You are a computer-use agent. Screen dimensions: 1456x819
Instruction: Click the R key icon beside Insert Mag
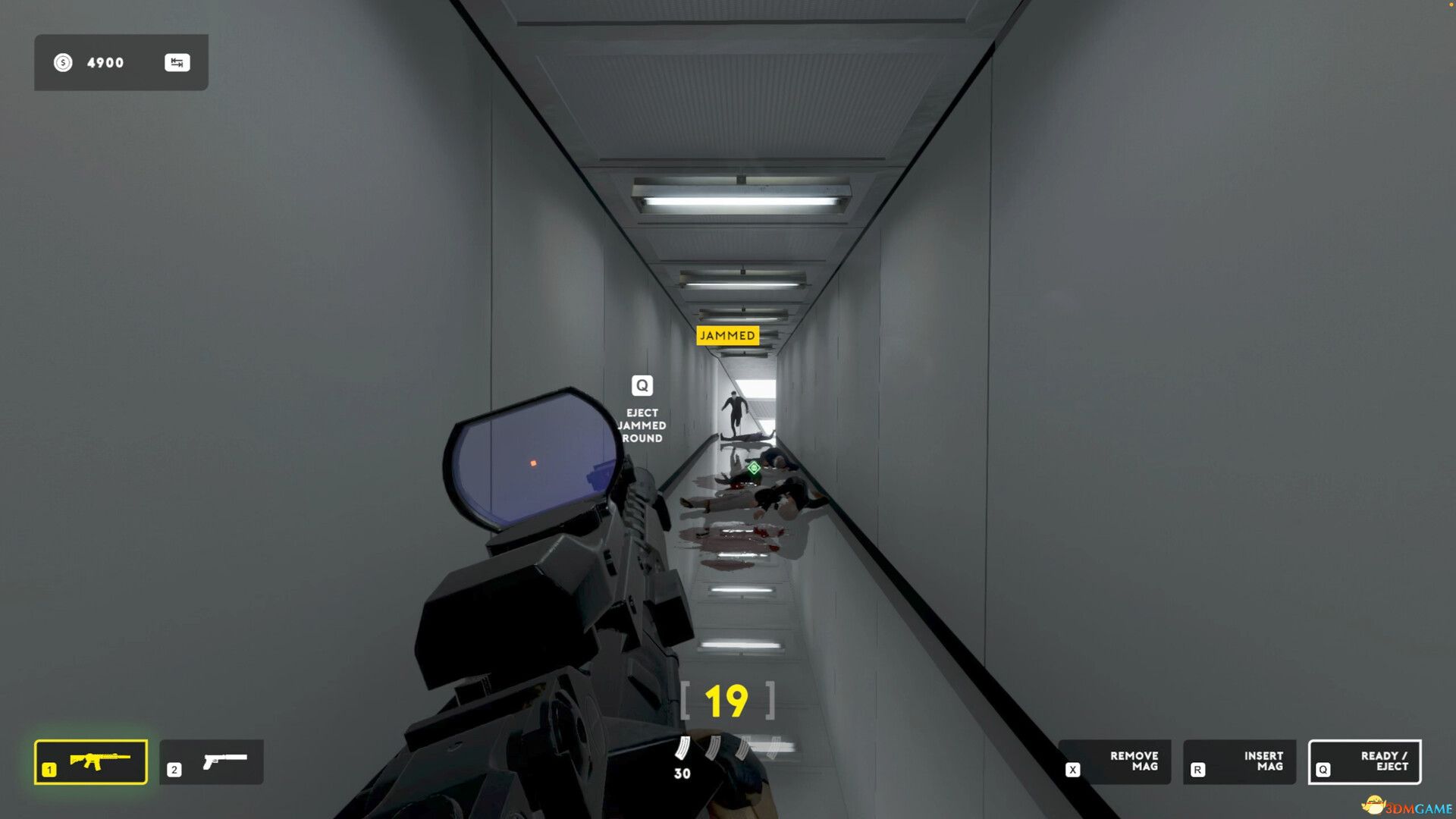tap(1198, 767)
